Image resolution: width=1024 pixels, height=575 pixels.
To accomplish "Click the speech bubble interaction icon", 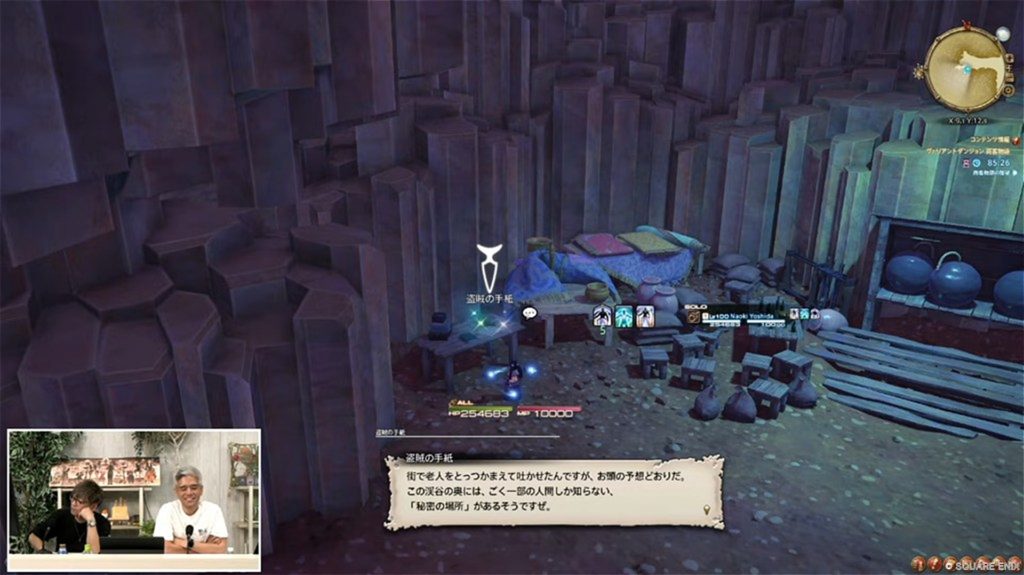I will coord(530,313).
